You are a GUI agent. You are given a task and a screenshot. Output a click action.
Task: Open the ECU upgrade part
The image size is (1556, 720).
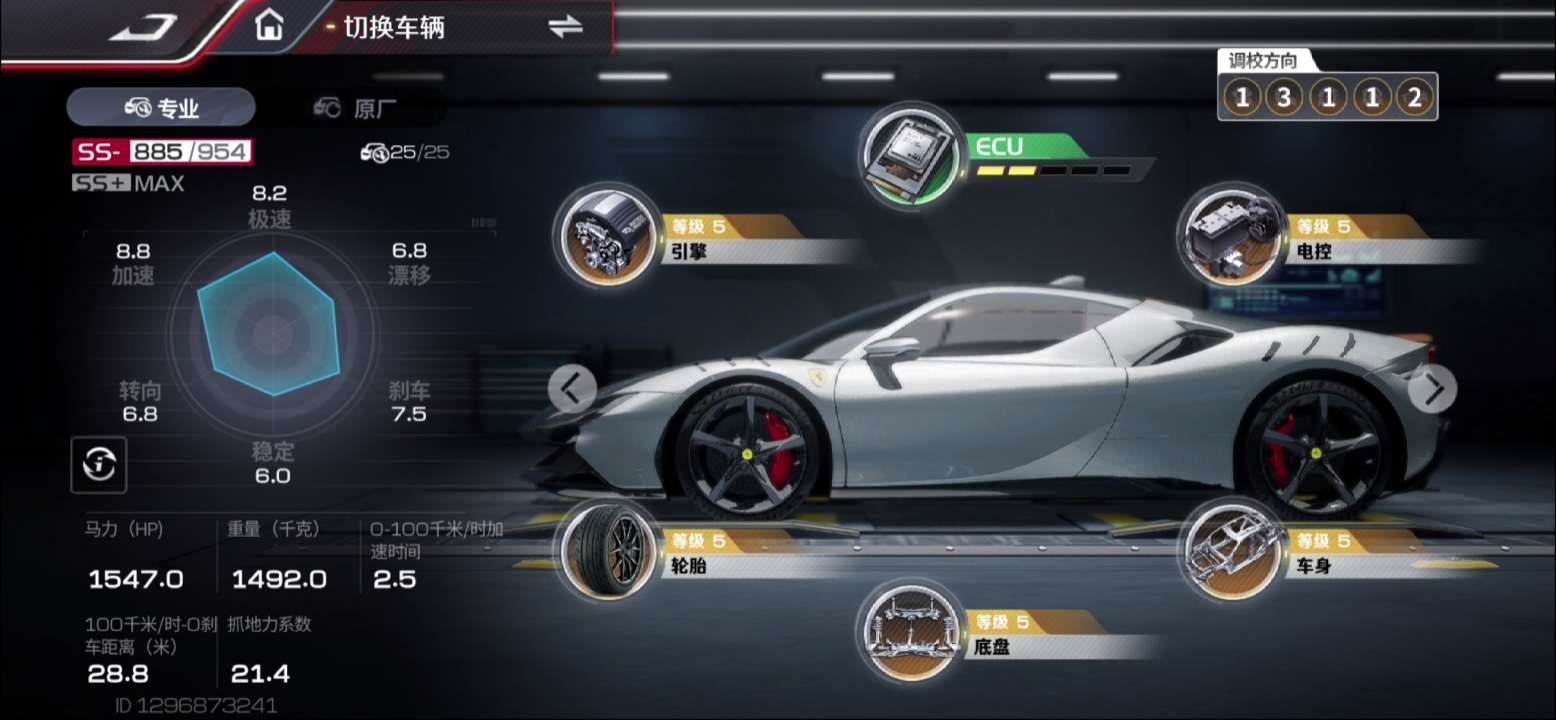[x=908, y=156]
